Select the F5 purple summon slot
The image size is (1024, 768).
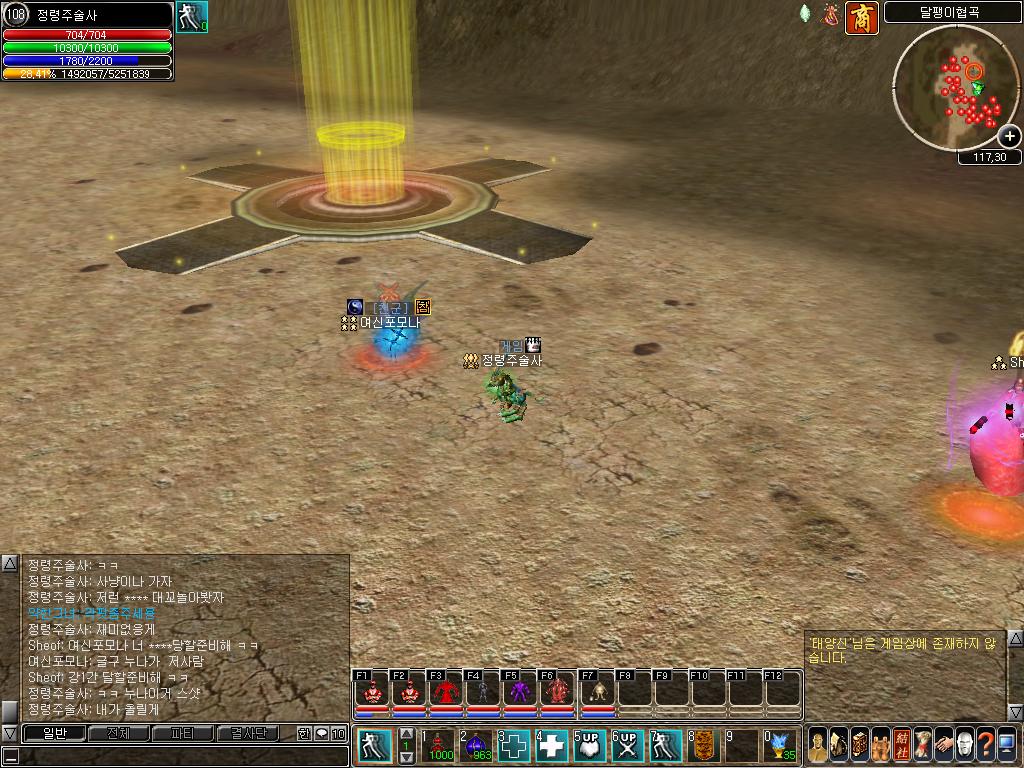519,692
